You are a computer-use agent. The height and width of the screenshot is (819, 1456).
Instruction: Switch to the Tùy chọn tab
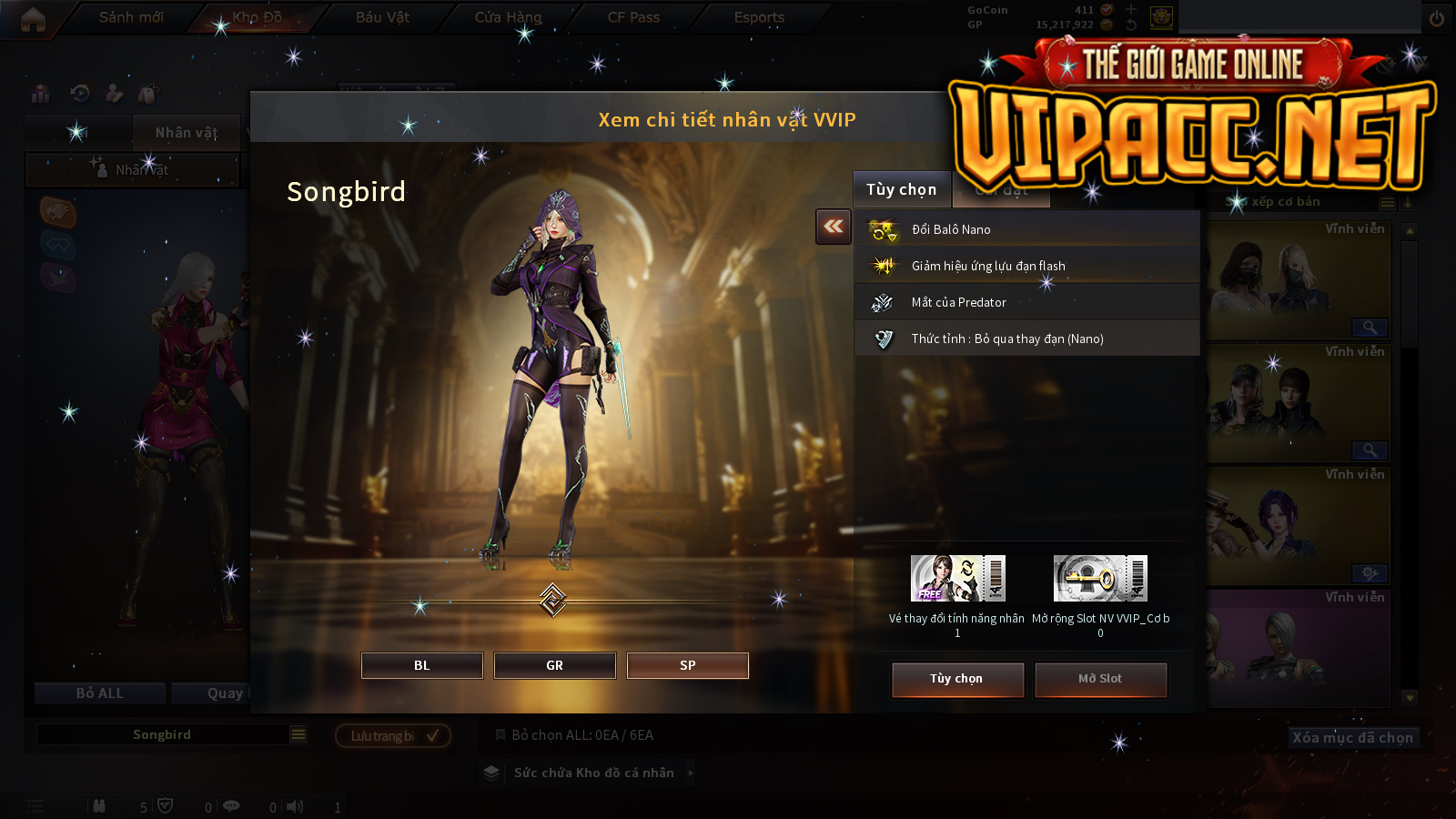(901, 189)
